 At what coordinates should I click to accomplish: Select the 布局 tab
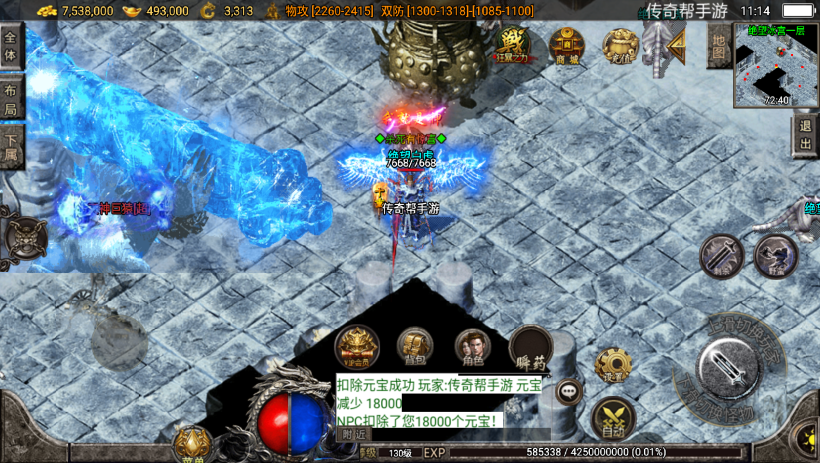click(x=11, y=100)
